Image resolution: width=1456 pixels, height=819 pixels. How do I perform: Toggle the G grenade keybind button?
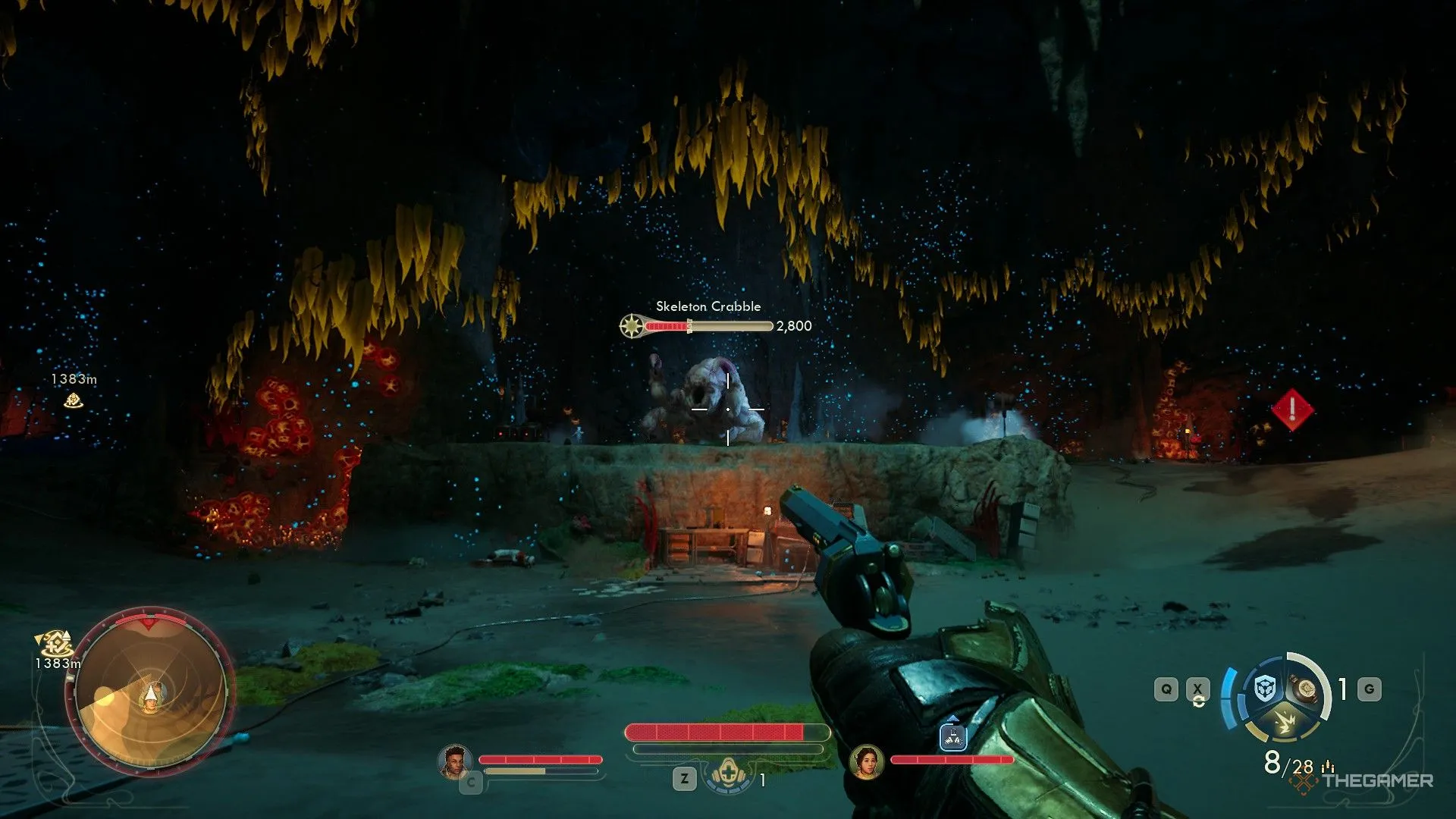click(x=1369, y=689)
